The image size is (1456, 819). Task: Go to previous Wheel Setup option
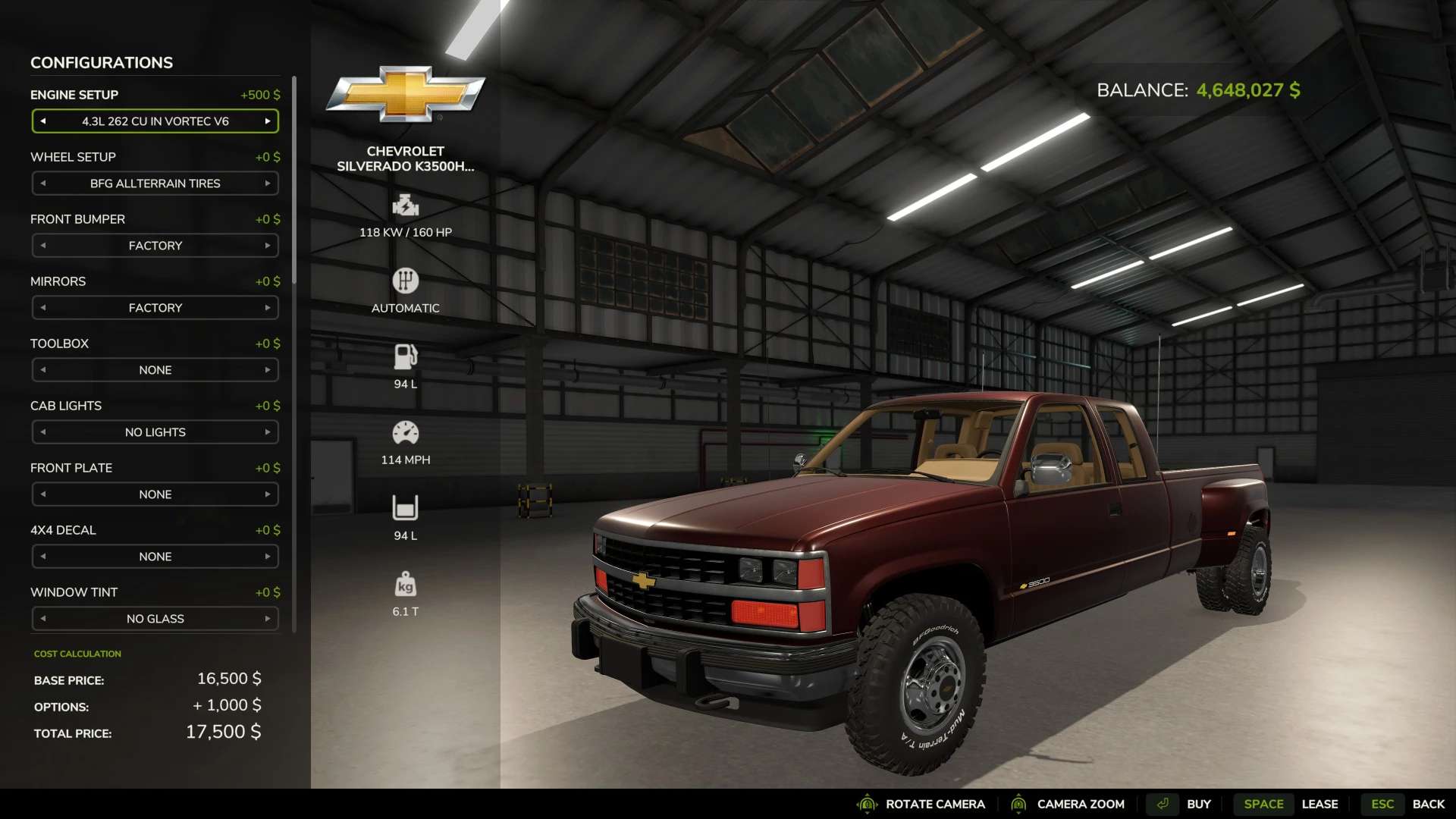[43, 184]
